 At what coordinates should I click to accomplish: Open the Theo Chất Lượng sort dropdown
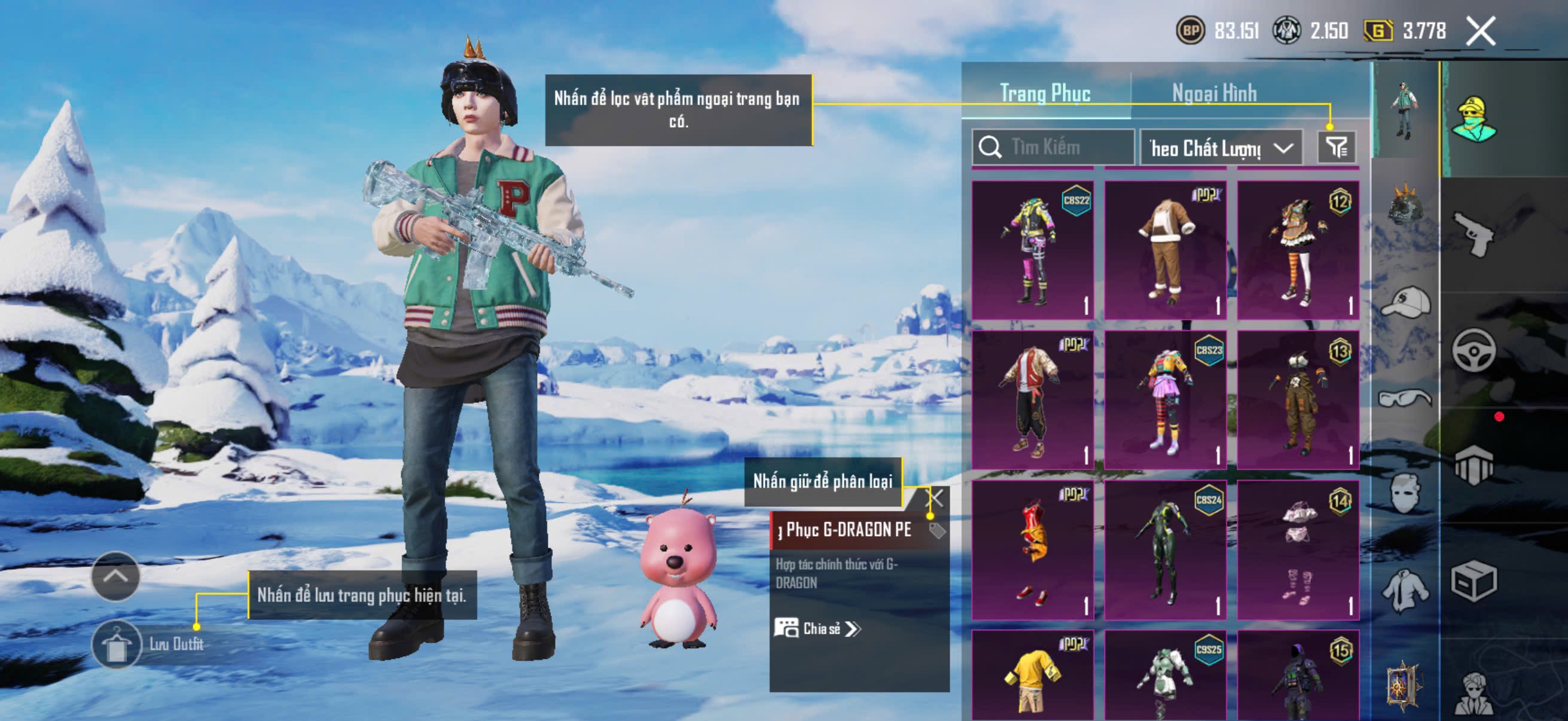(x=1221, y=148)
